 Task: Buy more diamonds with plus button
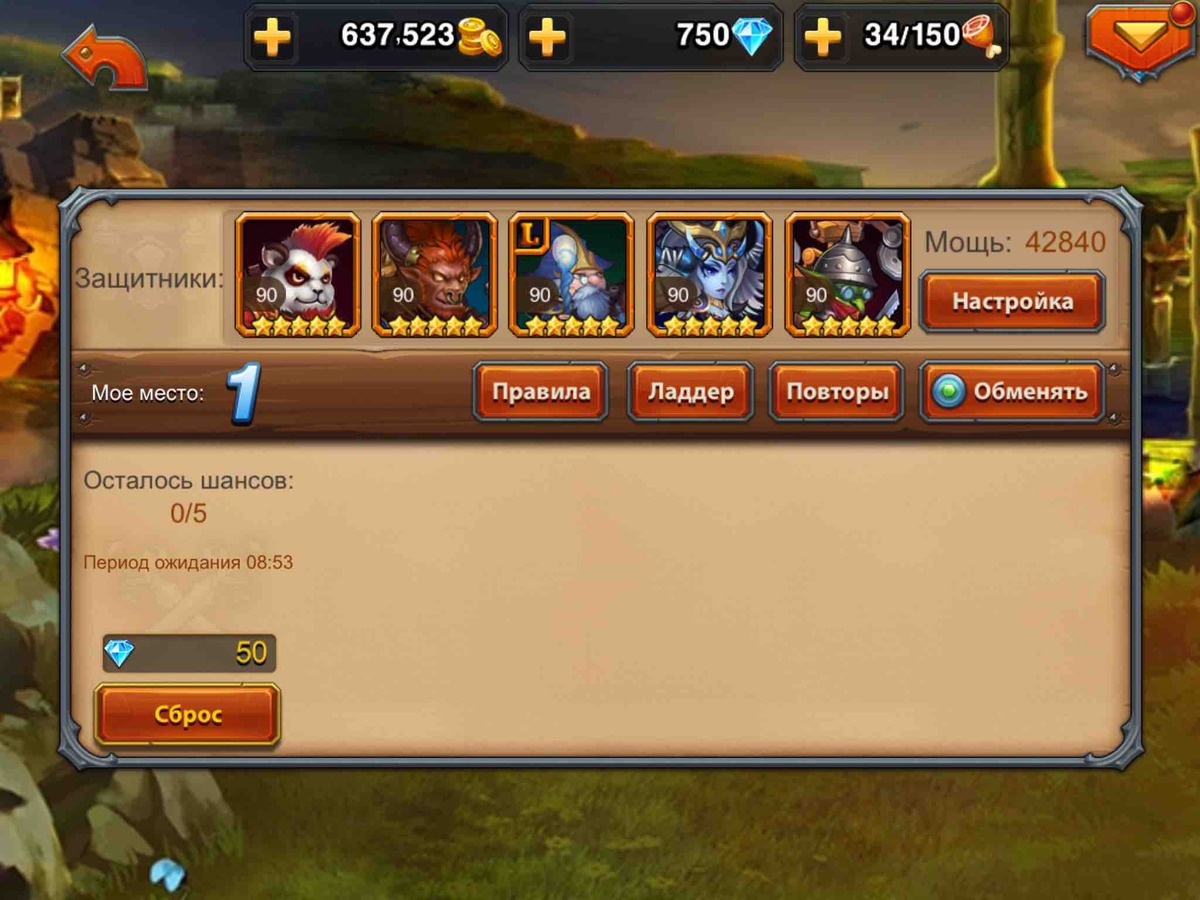[547, 38]
